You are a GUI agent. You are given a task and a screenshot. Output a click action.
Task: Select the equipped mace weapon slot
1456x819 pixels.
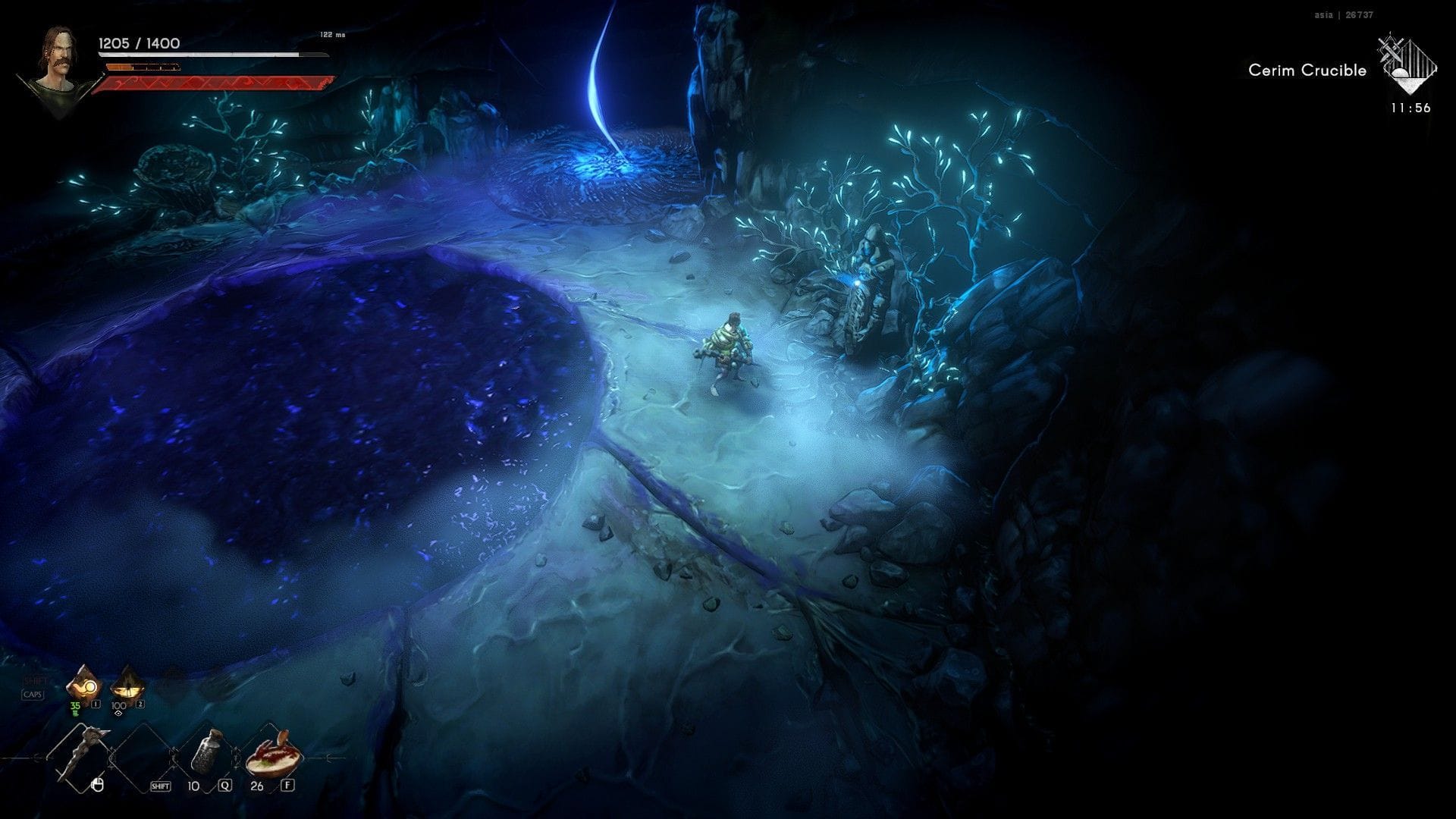(81, 756)
